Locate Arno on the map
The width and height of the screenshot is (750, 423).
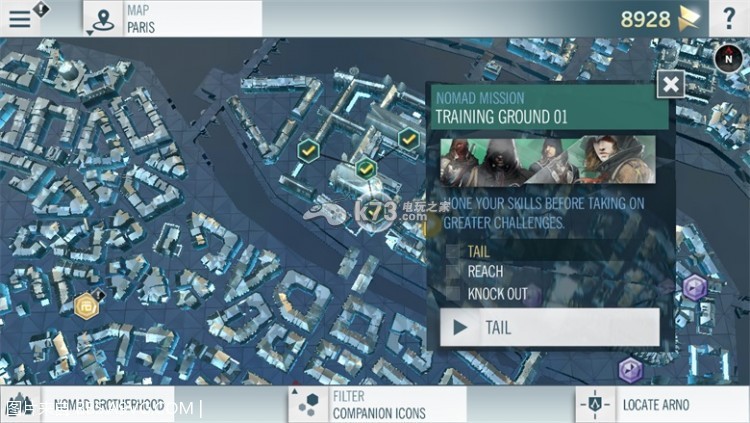coord(654,405)
